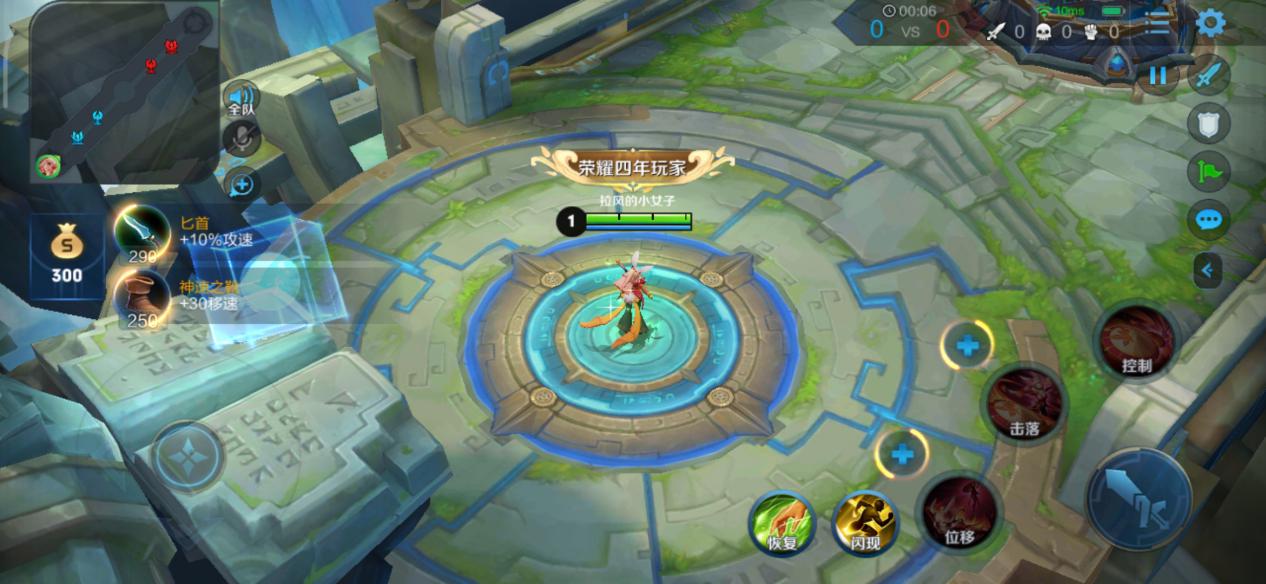Buy the recommended 神速之靴 boots

tap(142, 296)
